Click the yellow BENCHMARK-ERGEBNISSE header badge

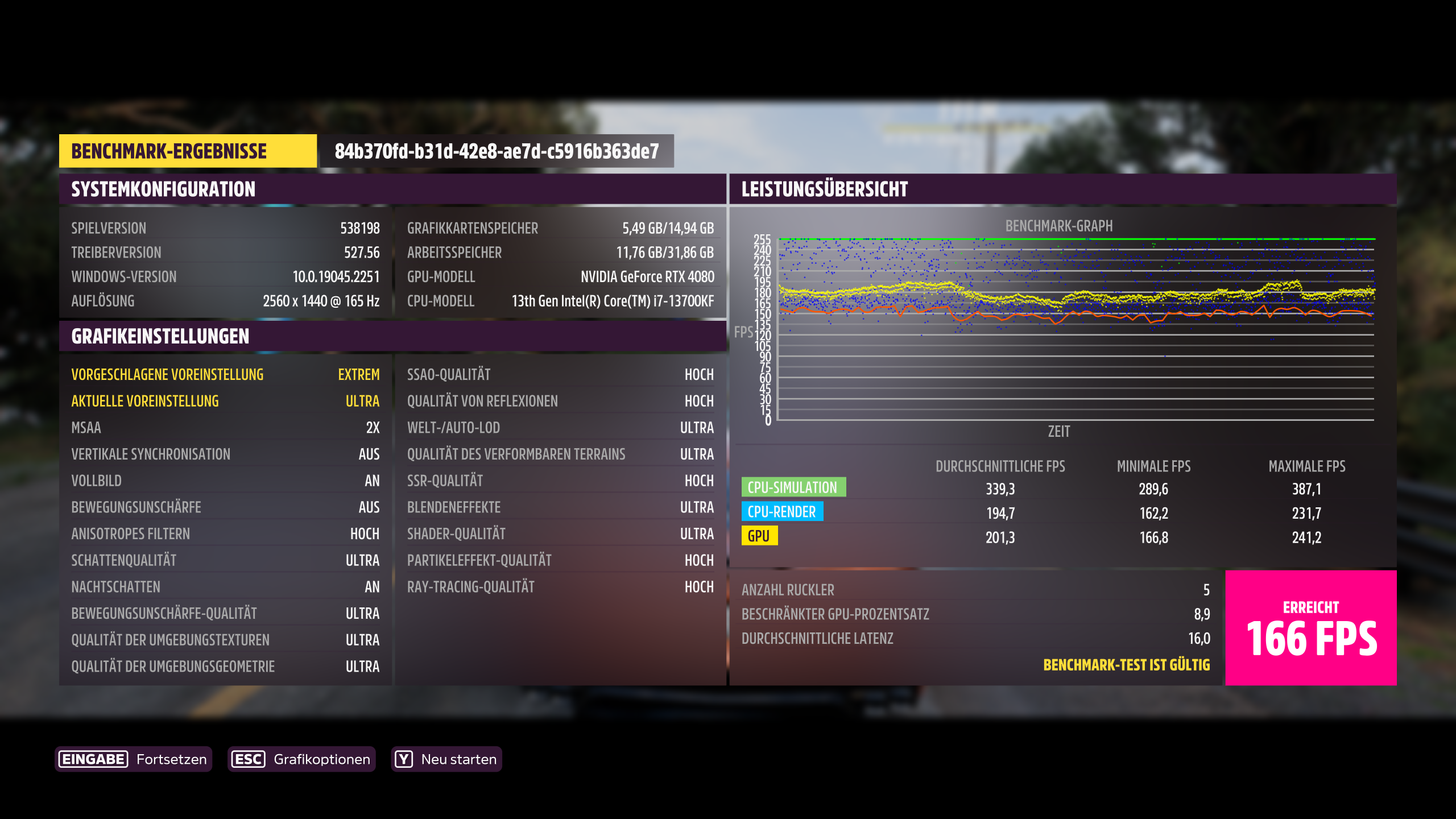(188, 151)
